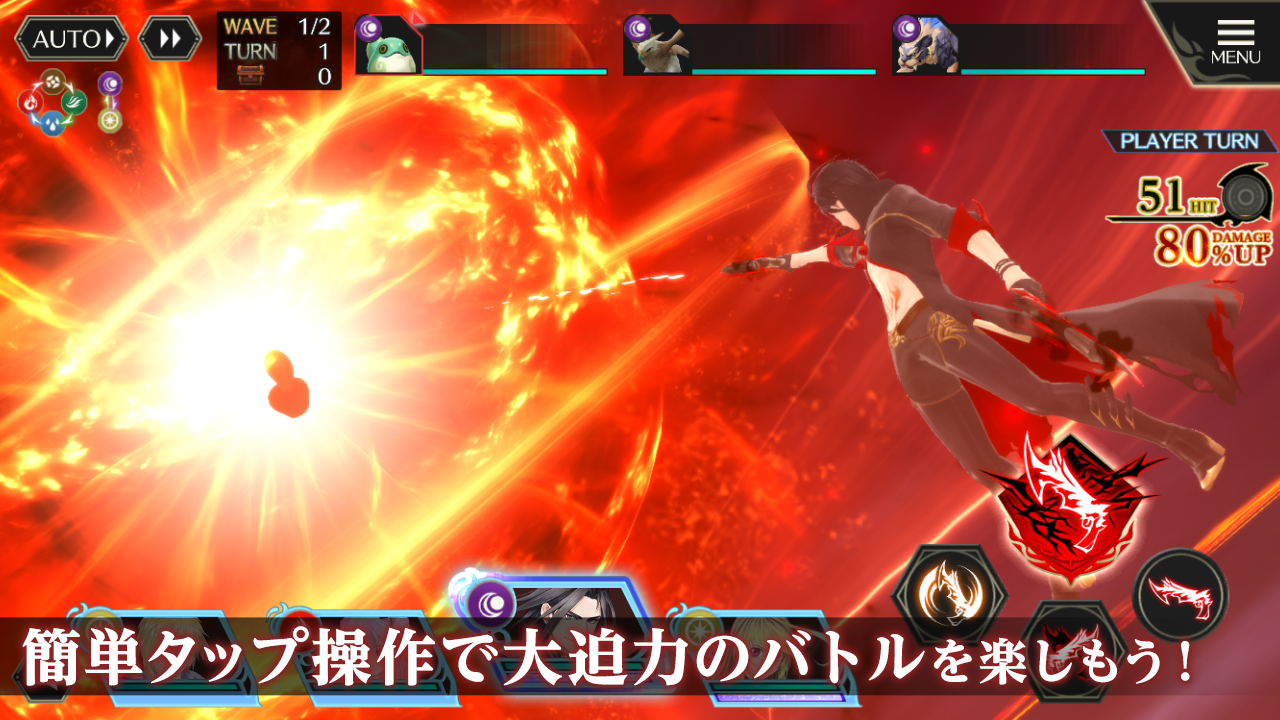
Task: Select the brown earth element icon
Action: coord(52,82)
